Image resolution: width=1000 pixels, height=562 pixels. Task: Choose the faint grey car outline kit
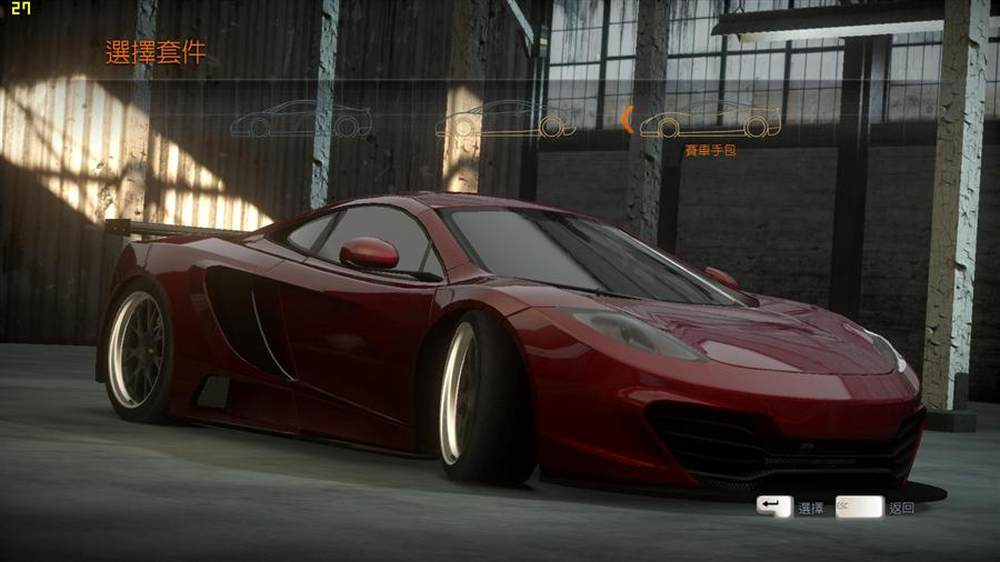click(300, 120)
